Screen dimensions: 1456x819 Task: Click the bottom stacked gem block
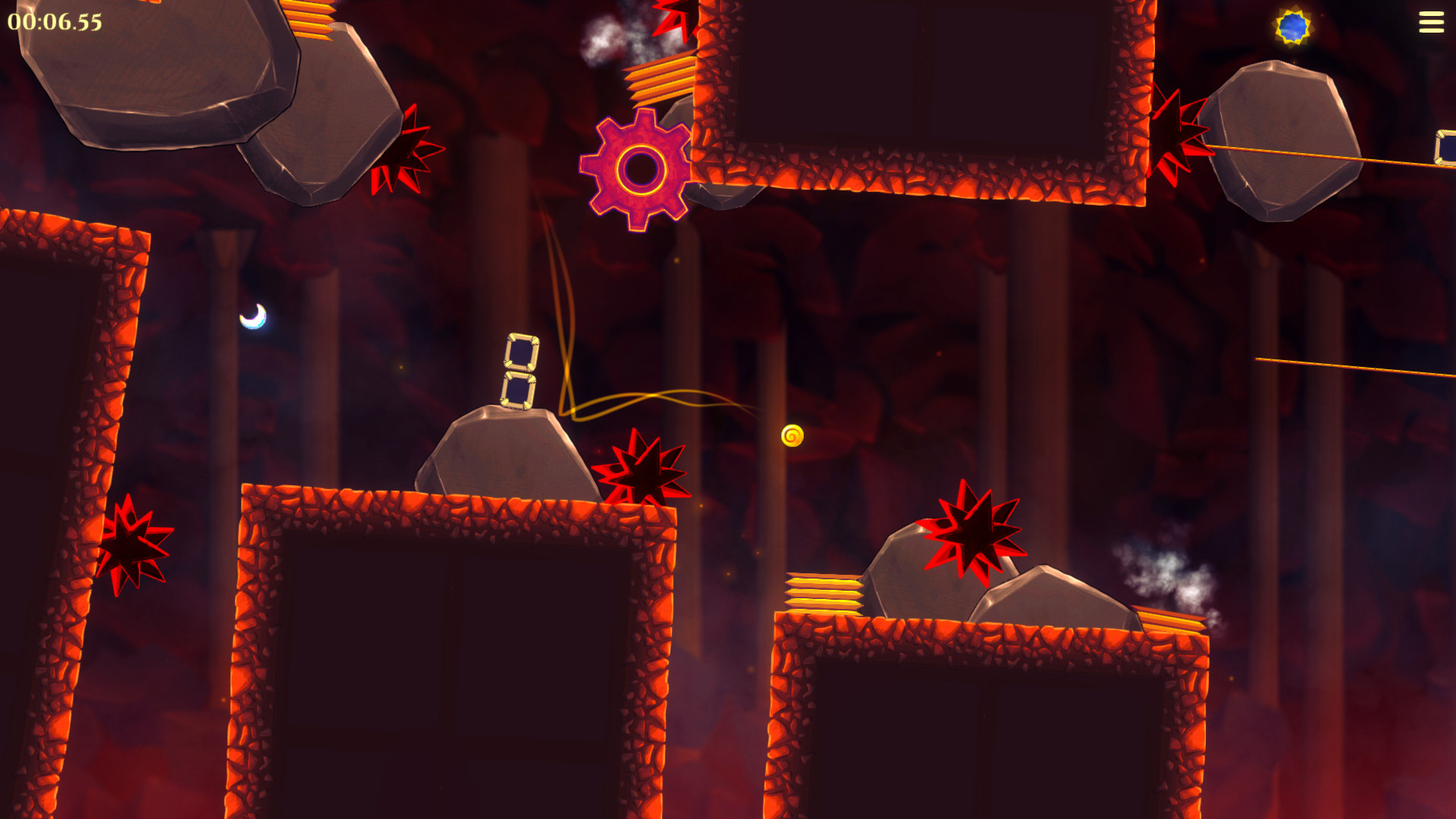[x=520, y=391]
